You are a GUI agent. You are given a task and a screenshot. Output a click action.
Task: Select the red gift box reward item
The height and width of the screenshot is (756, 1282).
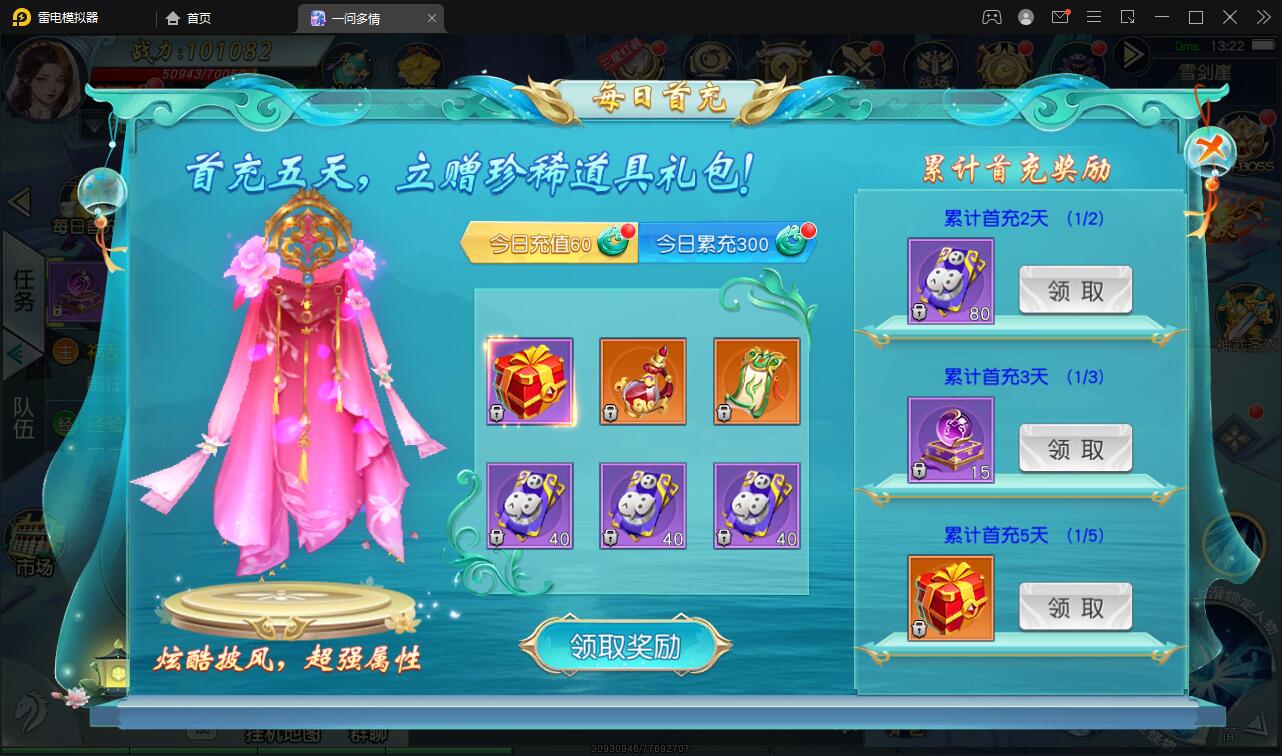click(530, 381)
